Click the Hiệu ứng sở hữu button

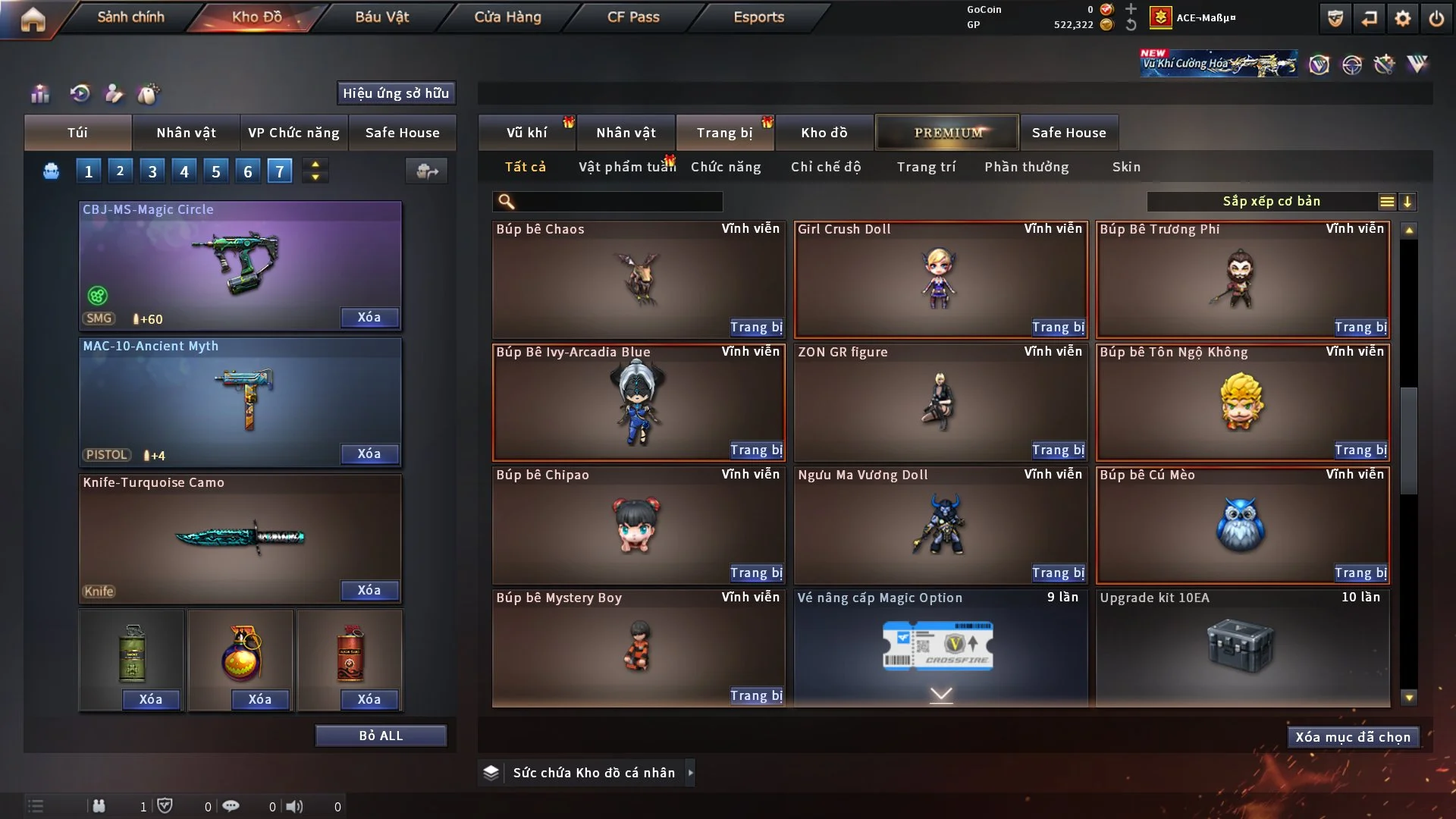pos(396,93)
